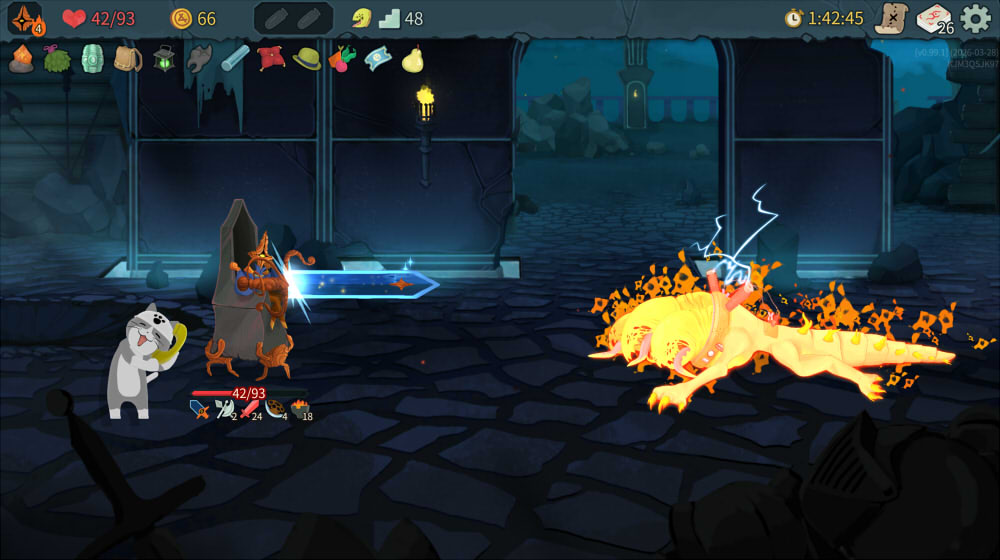Inspect the green leafy bundle relic
Image resolution: width=1000 pixels, height=560 pixels.
(x=57, y=59)
